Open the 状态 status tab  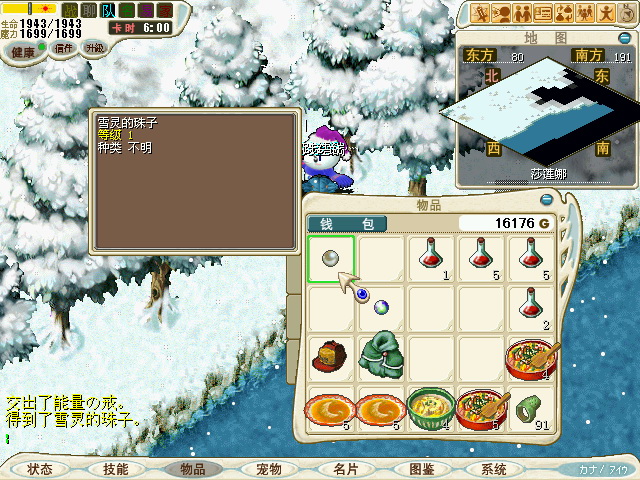click(x=40, y=469)
